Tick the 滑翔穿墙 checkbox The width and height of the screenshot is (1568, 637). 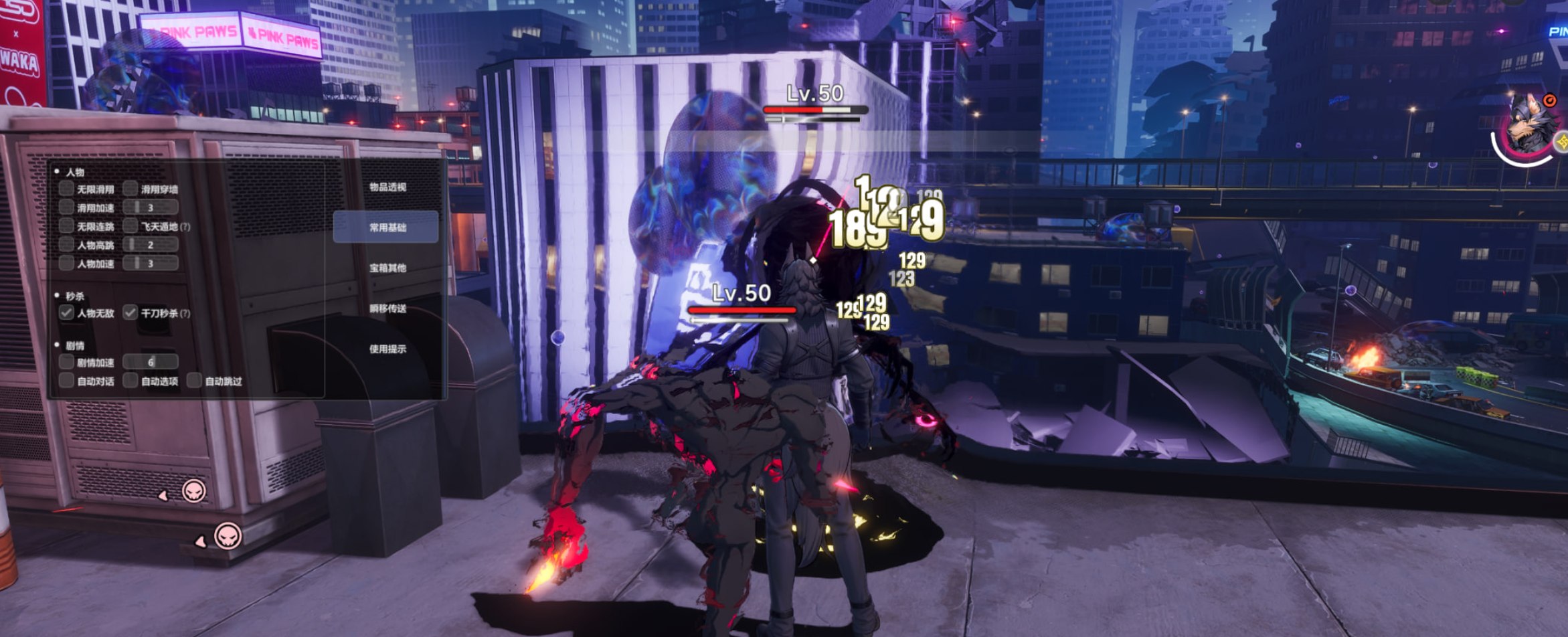[x=130, y=189]
